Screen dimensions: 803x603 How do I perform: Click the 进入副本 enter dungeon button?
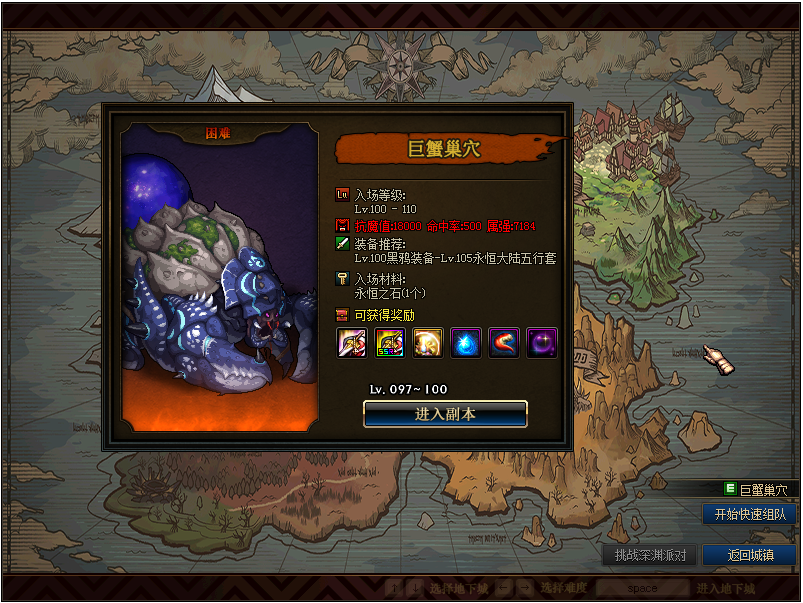click(x=445, y=413)
